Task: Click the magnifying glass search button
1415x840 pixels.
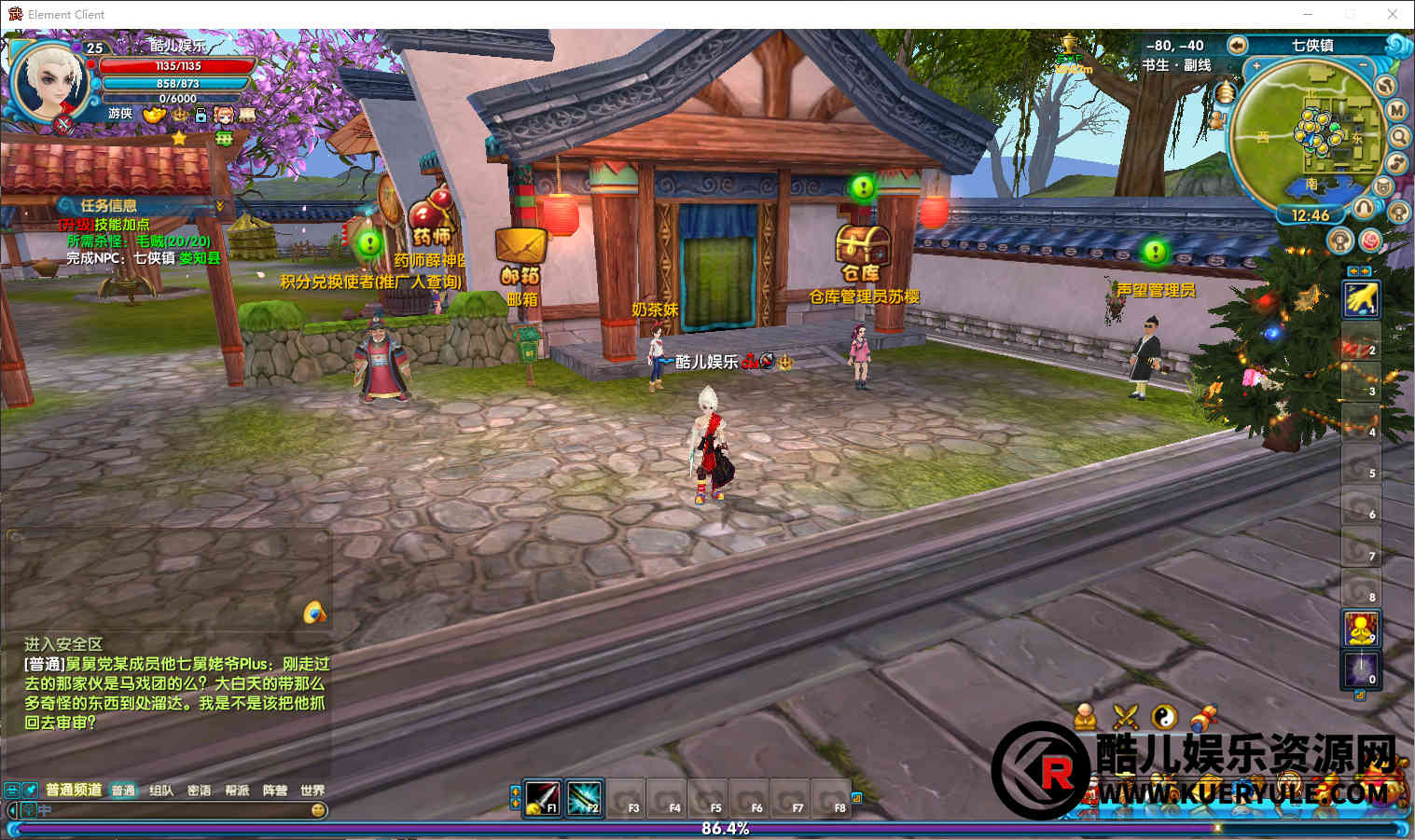Action: pyautogui.click(x=1399, y=136)
